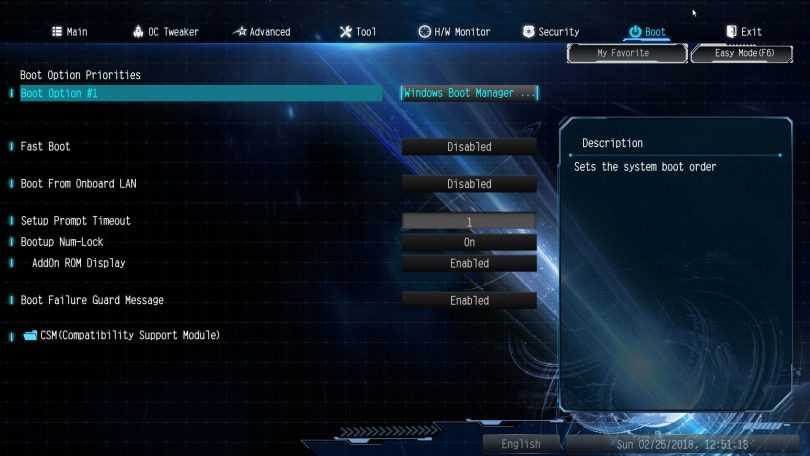Change Boot Option #1 Windows Boot Manager
810x456 pixels.
point(469,93)
